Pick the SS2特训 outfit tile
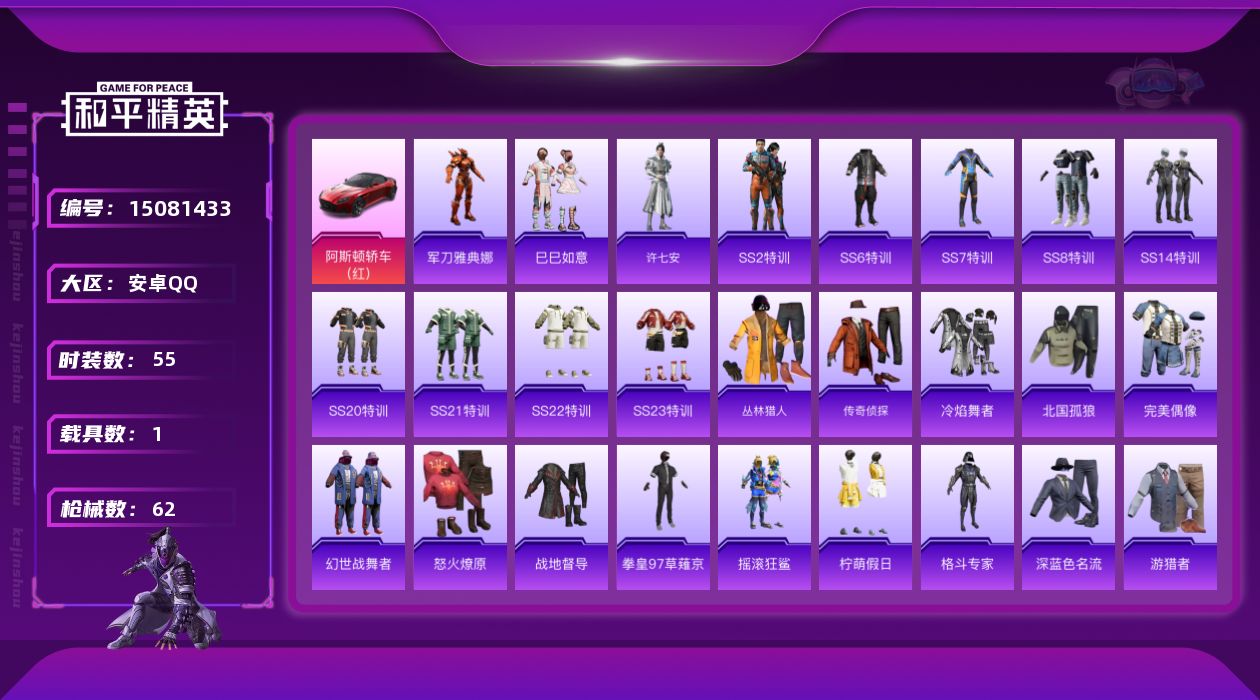Screen dimensions: 1260x700 point(764,211)
